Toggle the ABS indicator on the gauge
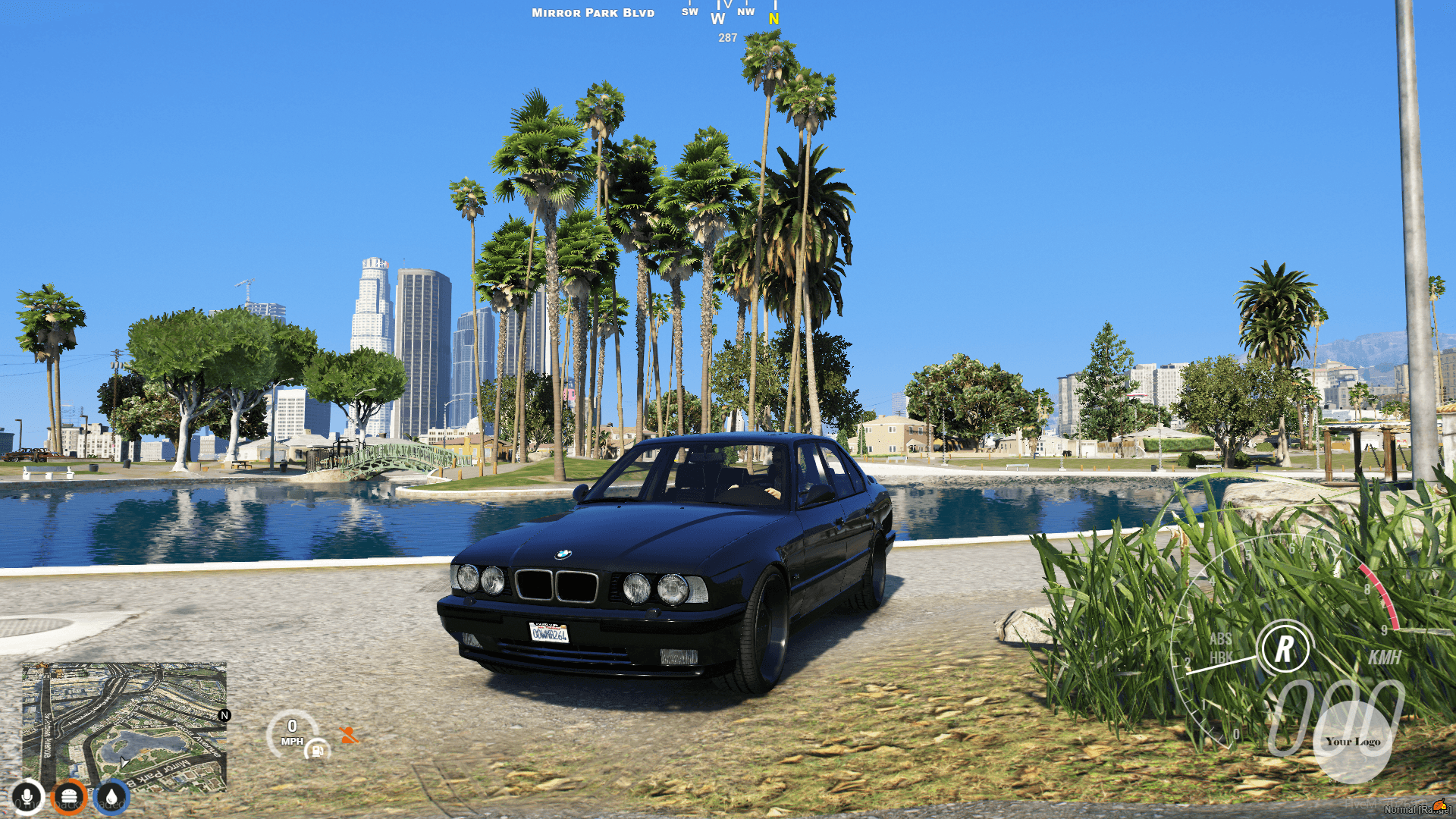Viewport: 1456px width, 819px height. pos(1221,639)
